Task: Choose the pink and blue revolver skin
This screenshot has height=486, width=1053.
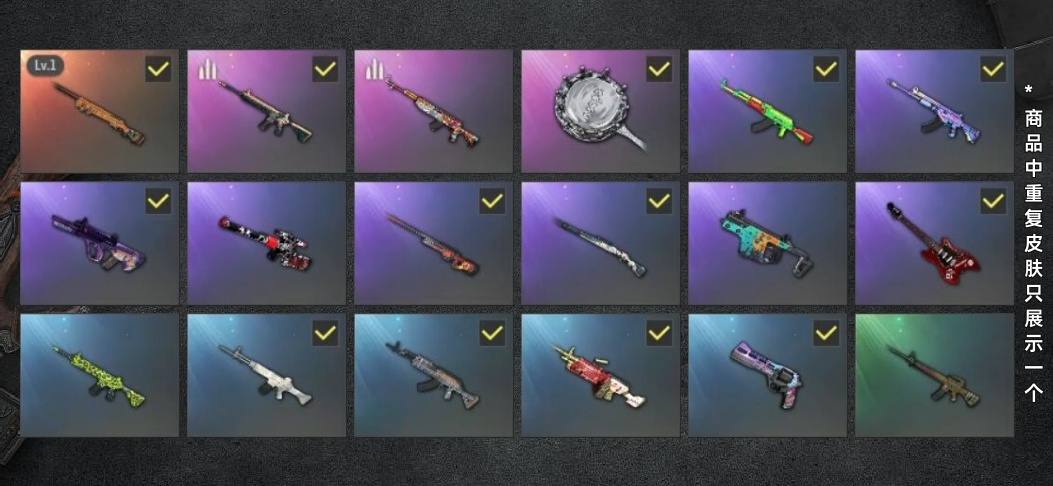Action: click(x=766, y=375)
